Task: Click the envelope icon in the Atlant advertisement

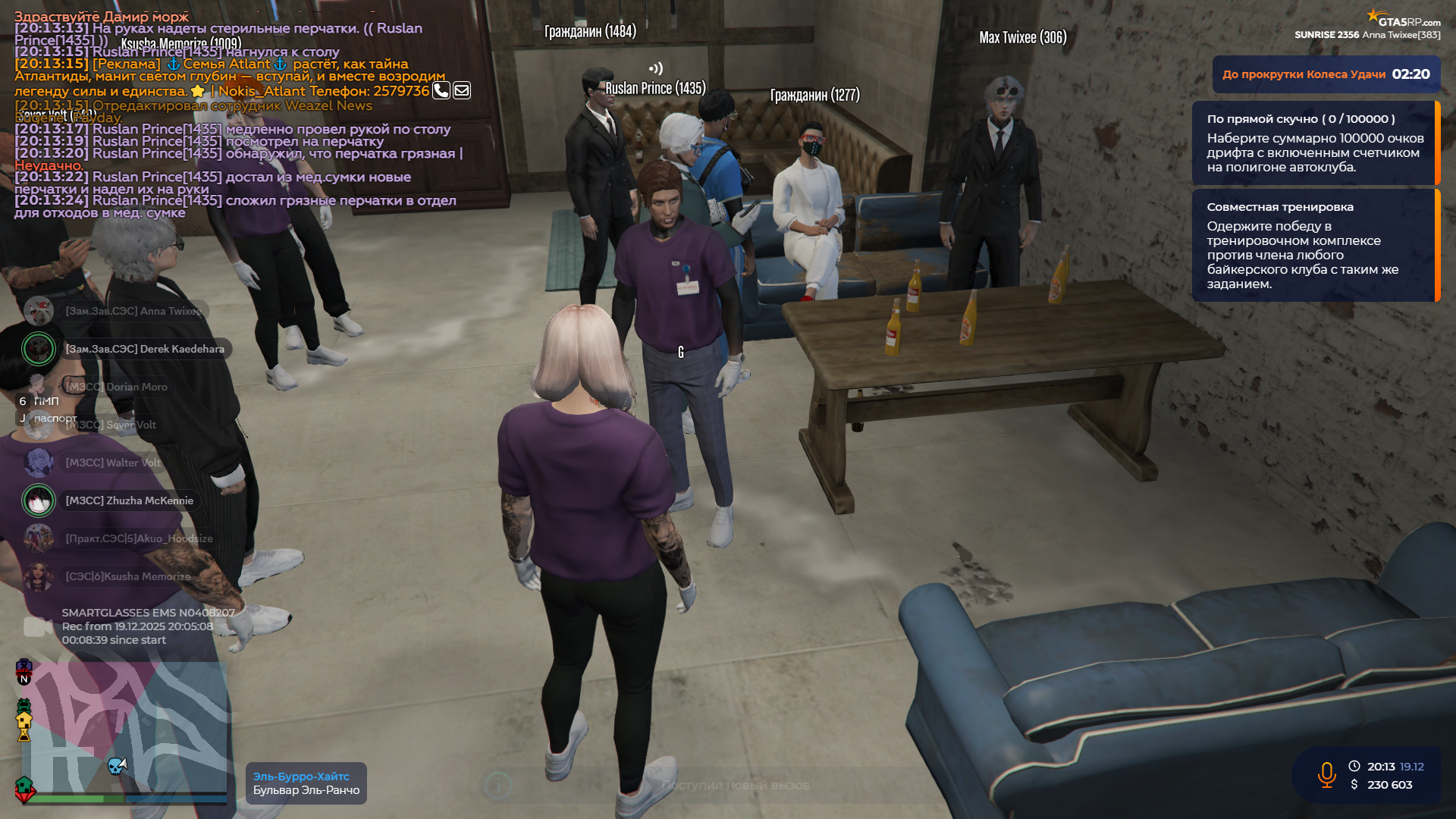Action: click(461, 89)
